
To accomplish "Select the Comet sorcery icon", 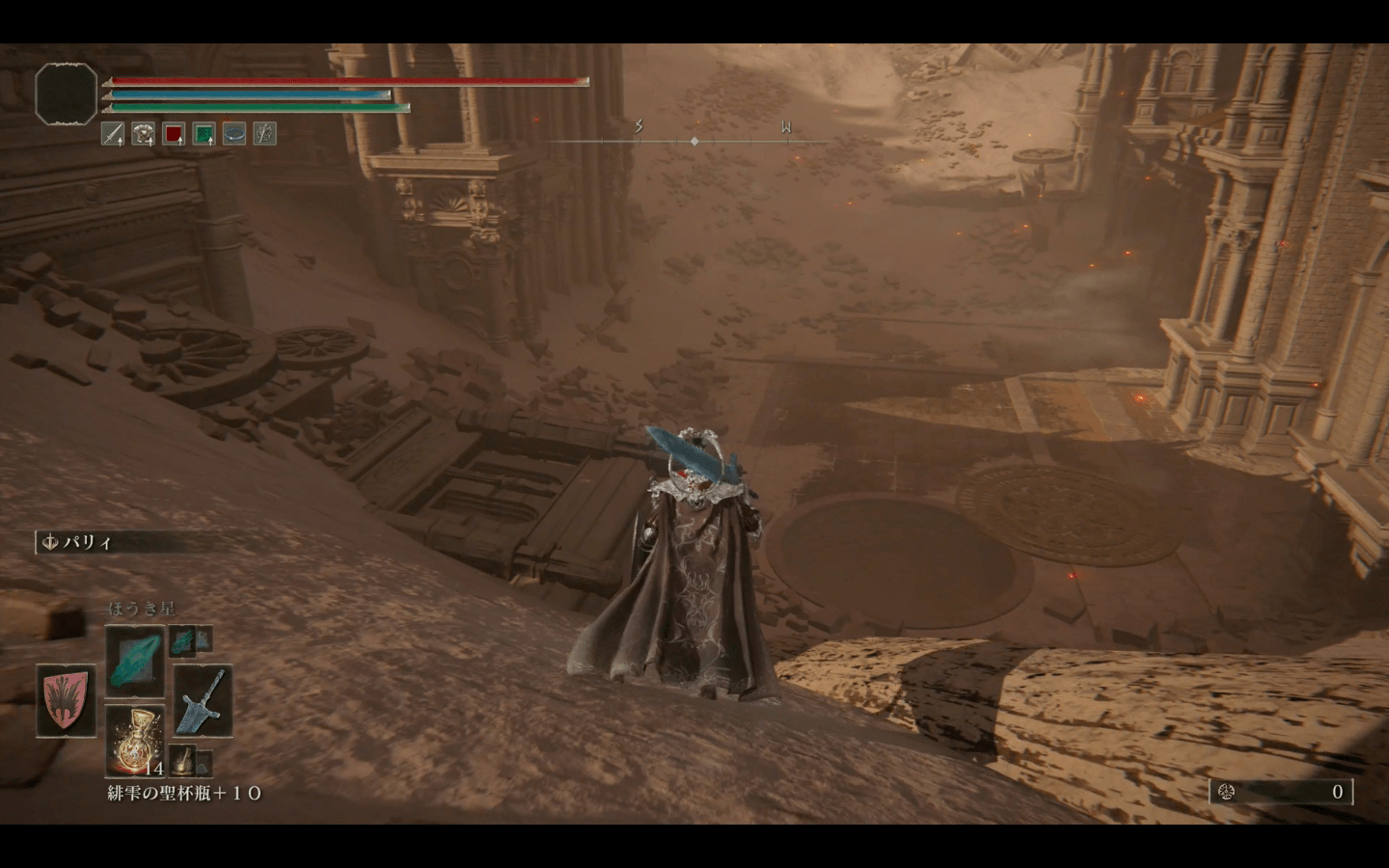I will 134,664.
